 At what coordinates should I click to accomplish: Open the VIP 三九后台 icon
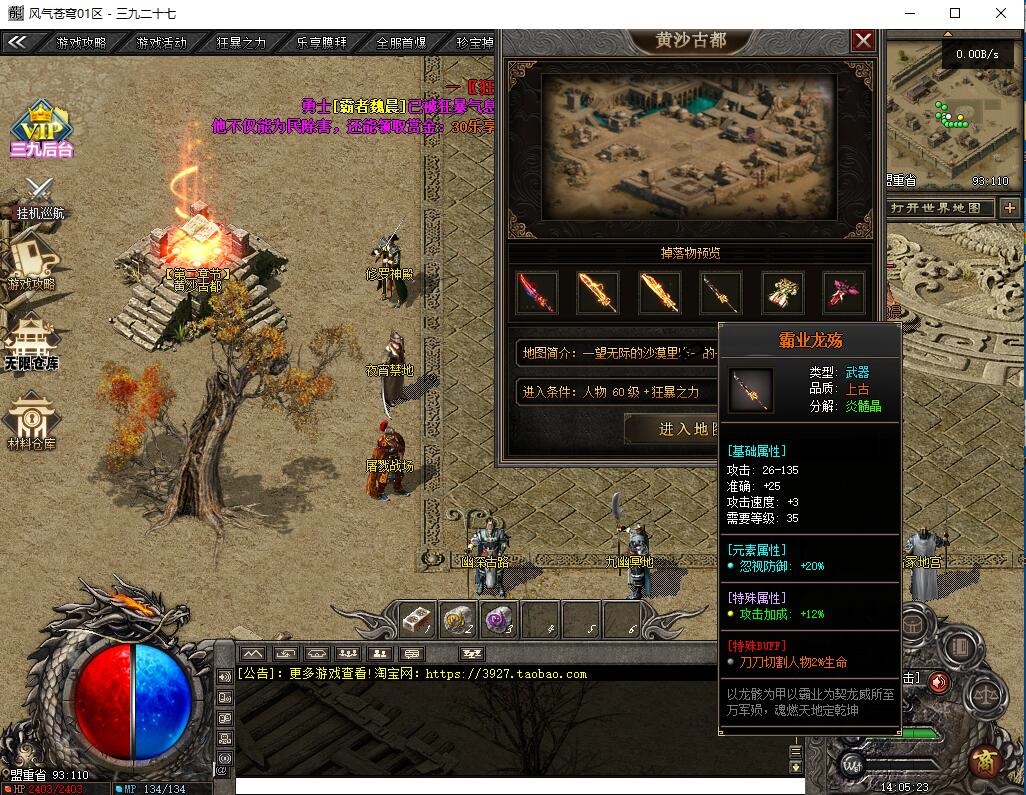tap(41, 128)
